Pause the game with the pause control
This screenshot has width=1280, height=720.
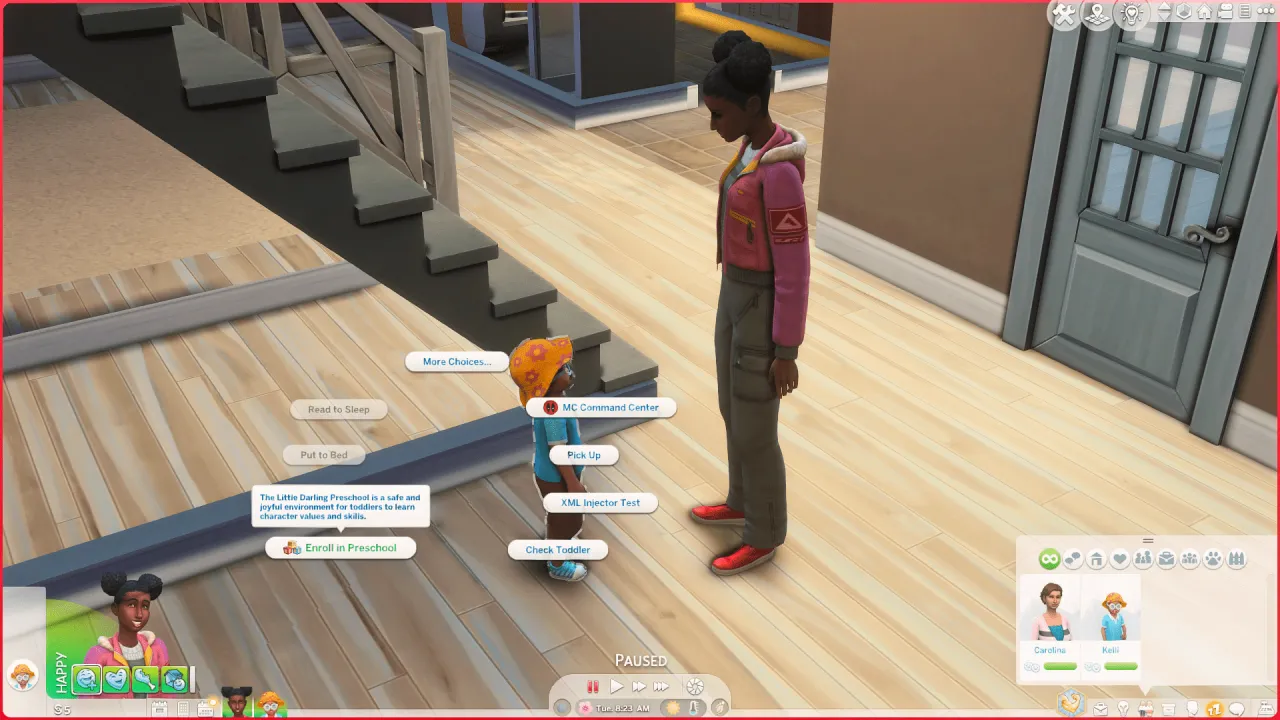click(592, 687)
